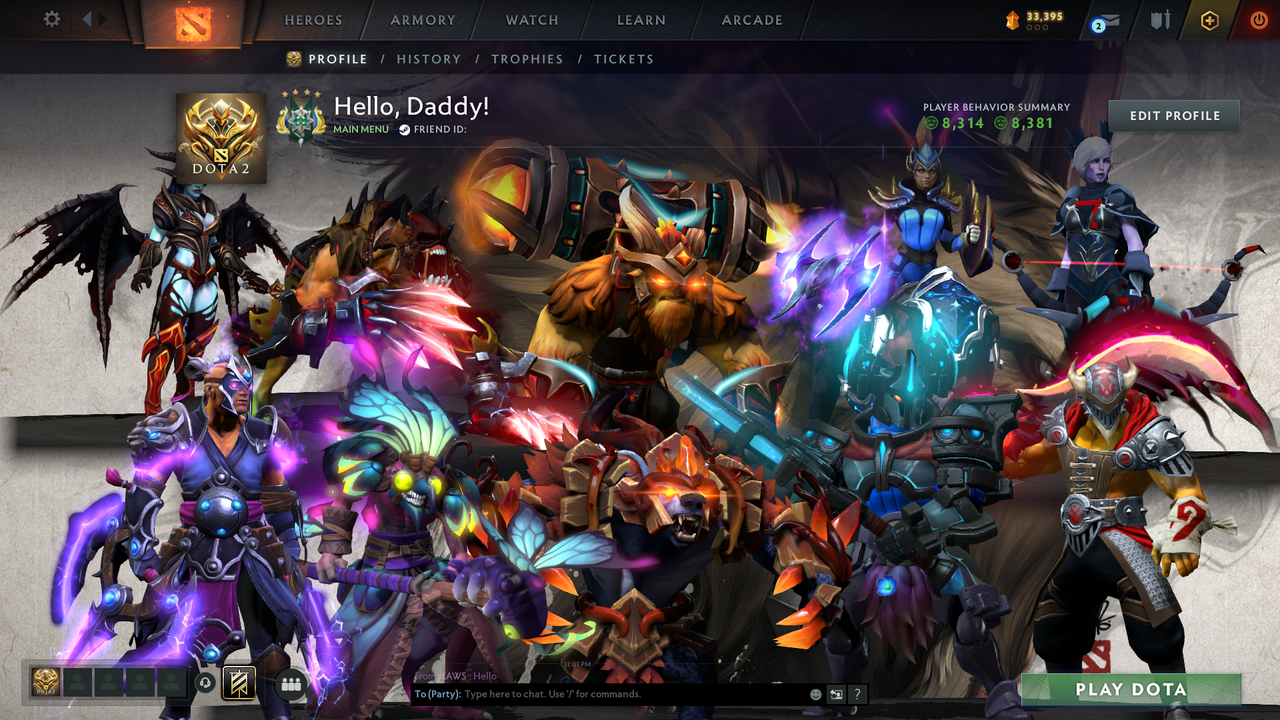This screenshot has width=1280, height=720.
Task: Click the back navigation chevron near the gear
Action: coord(85,18)
